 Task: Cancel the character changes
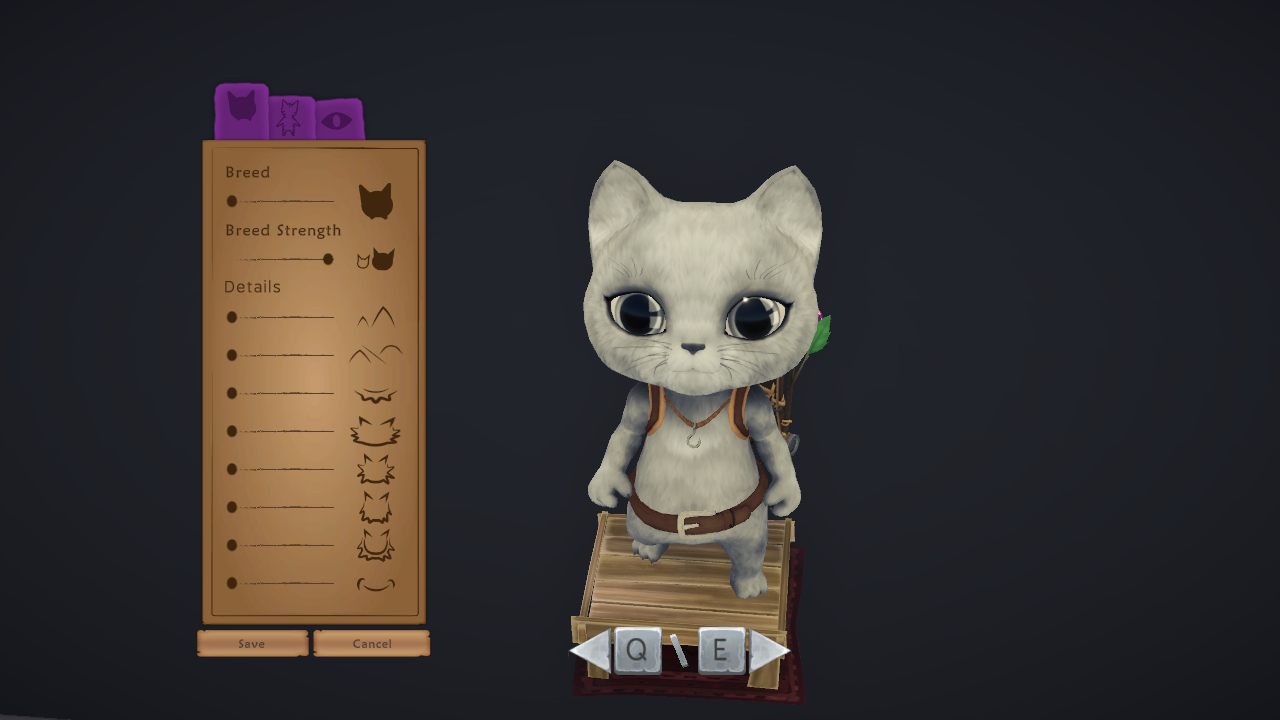coord(371,643)
